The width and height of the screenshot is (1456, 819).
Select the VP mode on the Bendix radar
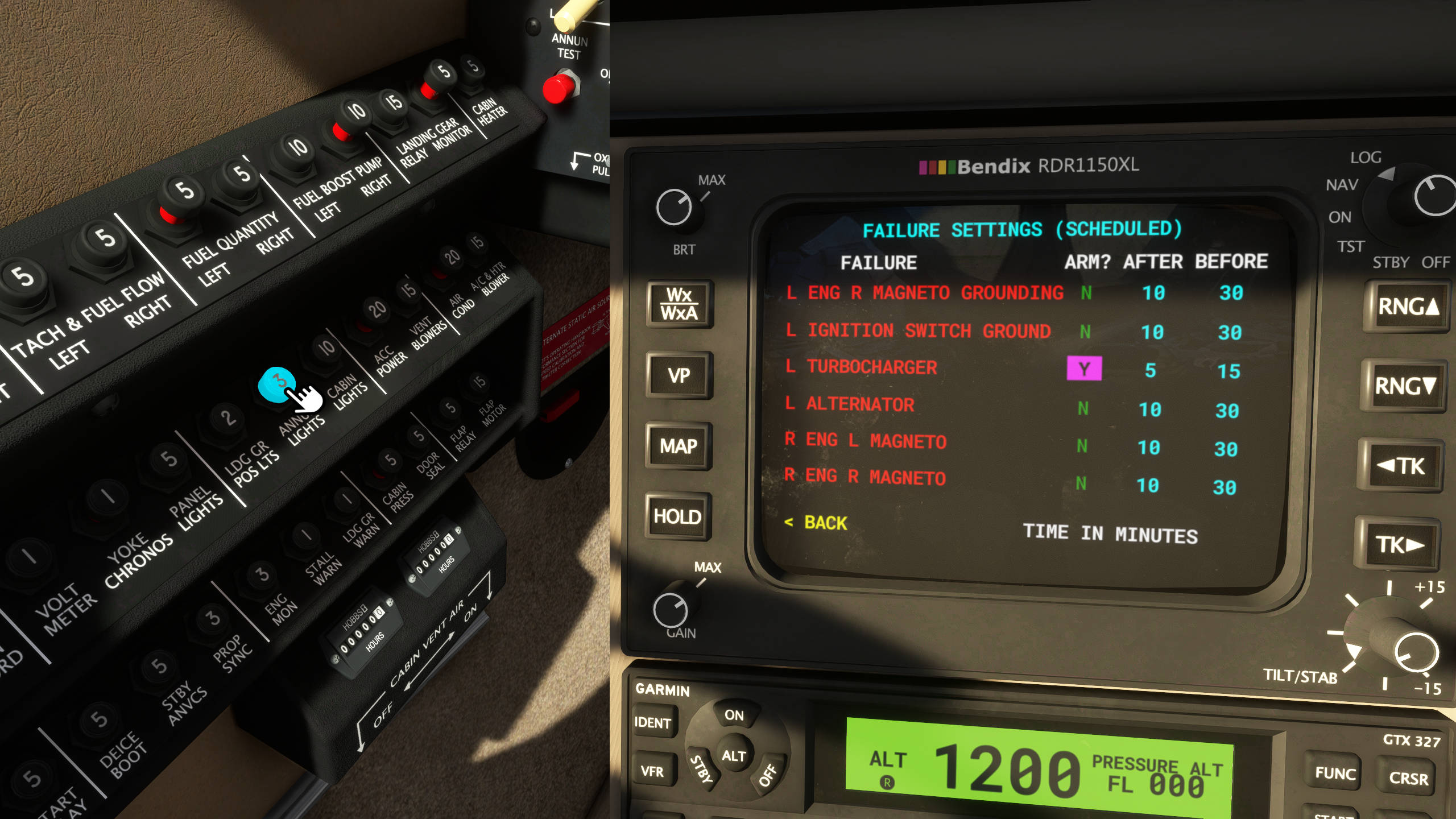680,375
